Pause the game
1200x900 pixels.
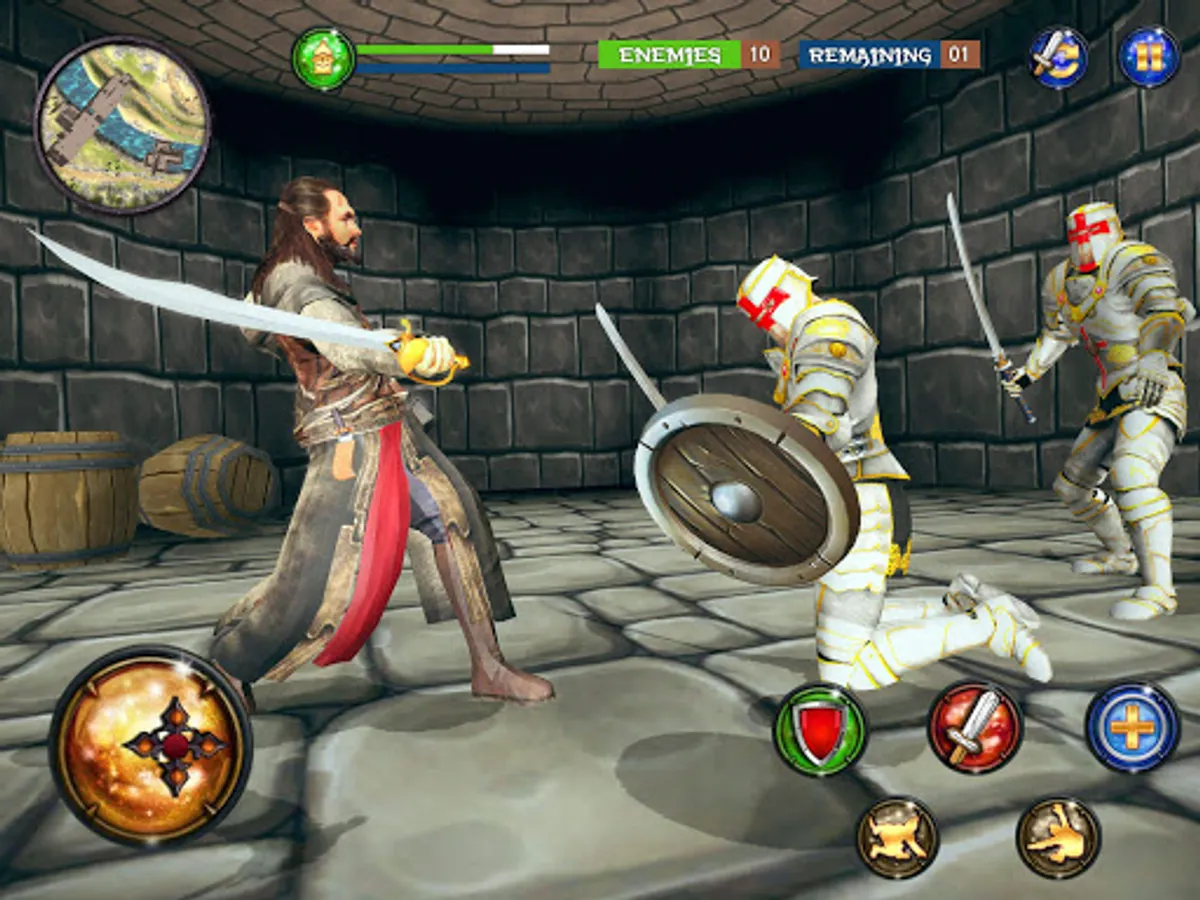click(x=1148, y=57)
